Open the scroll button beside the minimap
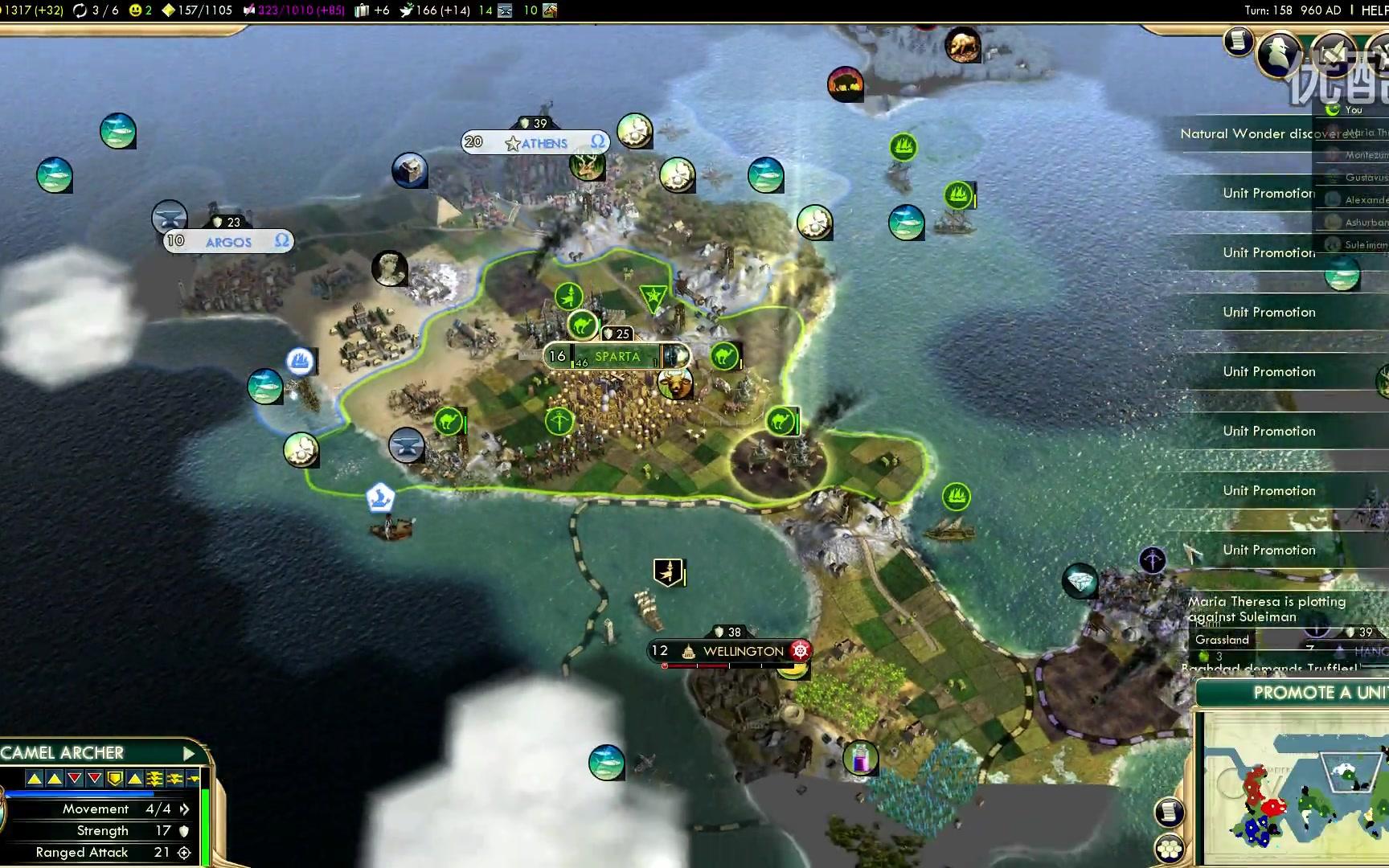This screenshot has width=1389, height=868. pos(1170,812)
